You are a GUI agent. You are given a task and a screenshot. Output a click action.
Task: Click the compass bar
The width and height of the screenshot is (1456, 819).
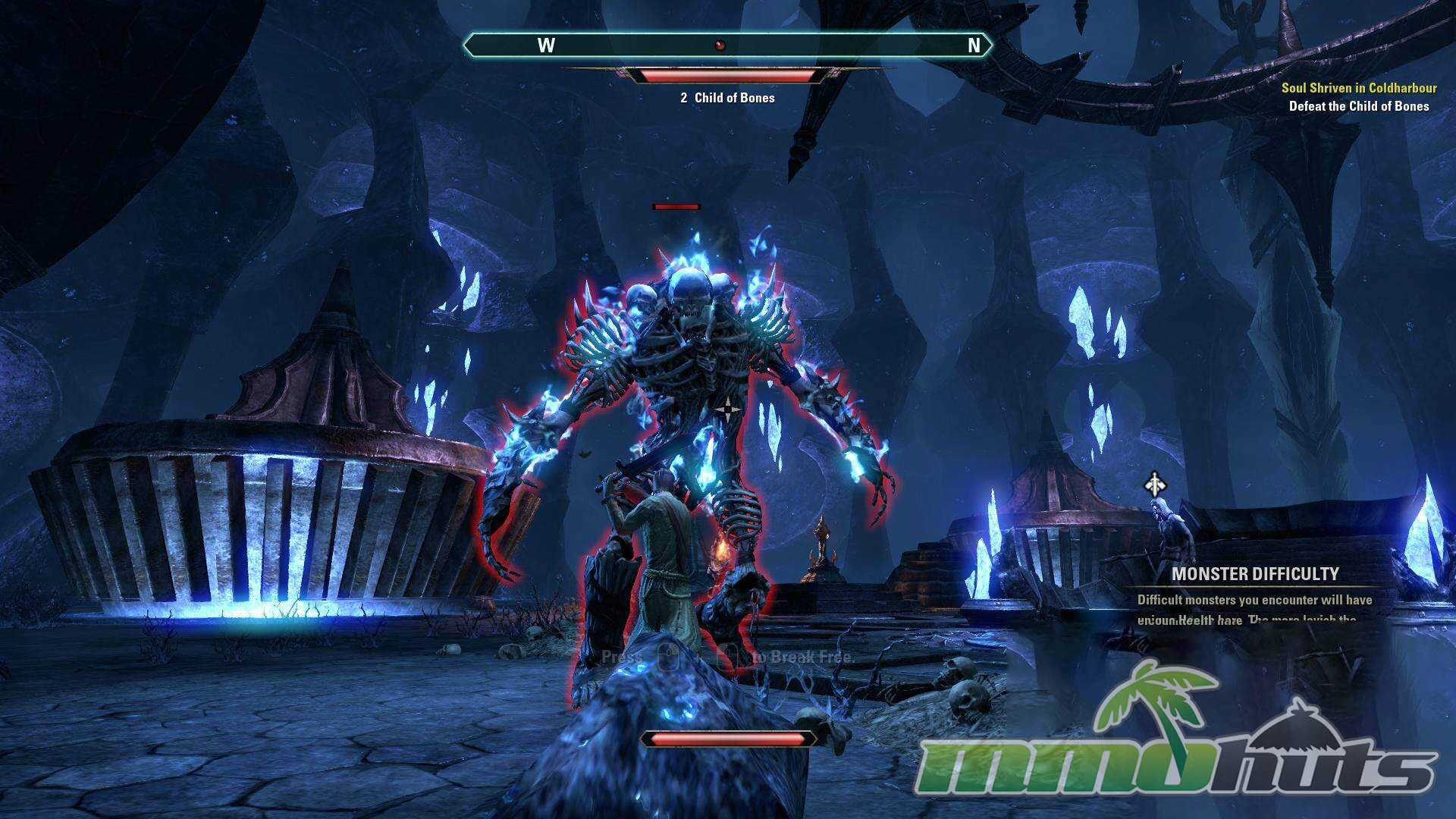(x=726, y=45)
